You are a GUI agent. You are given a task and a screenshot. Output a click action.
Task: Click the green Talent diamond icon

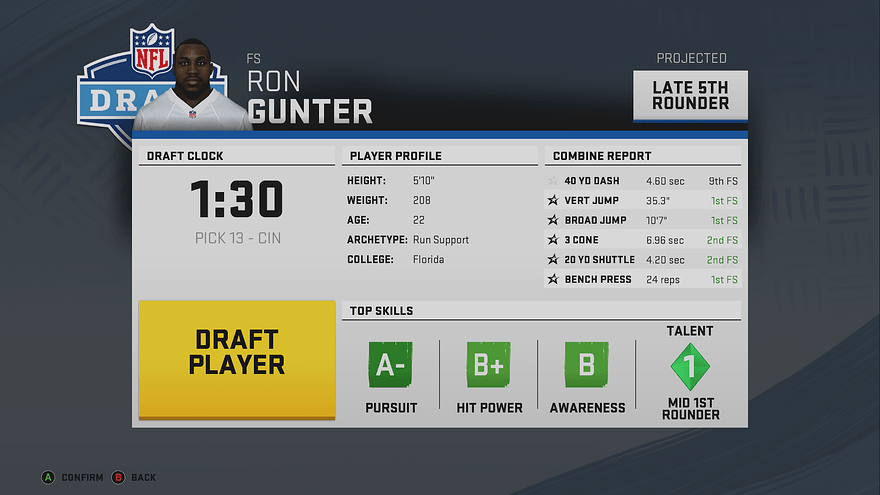click(x=690, y=367)
